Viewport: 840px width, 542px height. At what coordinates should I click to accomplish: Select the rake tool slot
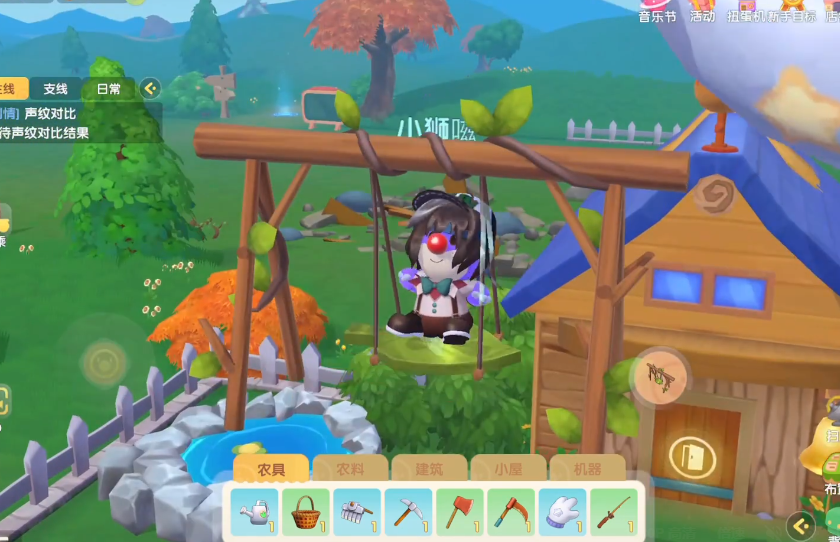pos(357,512)
